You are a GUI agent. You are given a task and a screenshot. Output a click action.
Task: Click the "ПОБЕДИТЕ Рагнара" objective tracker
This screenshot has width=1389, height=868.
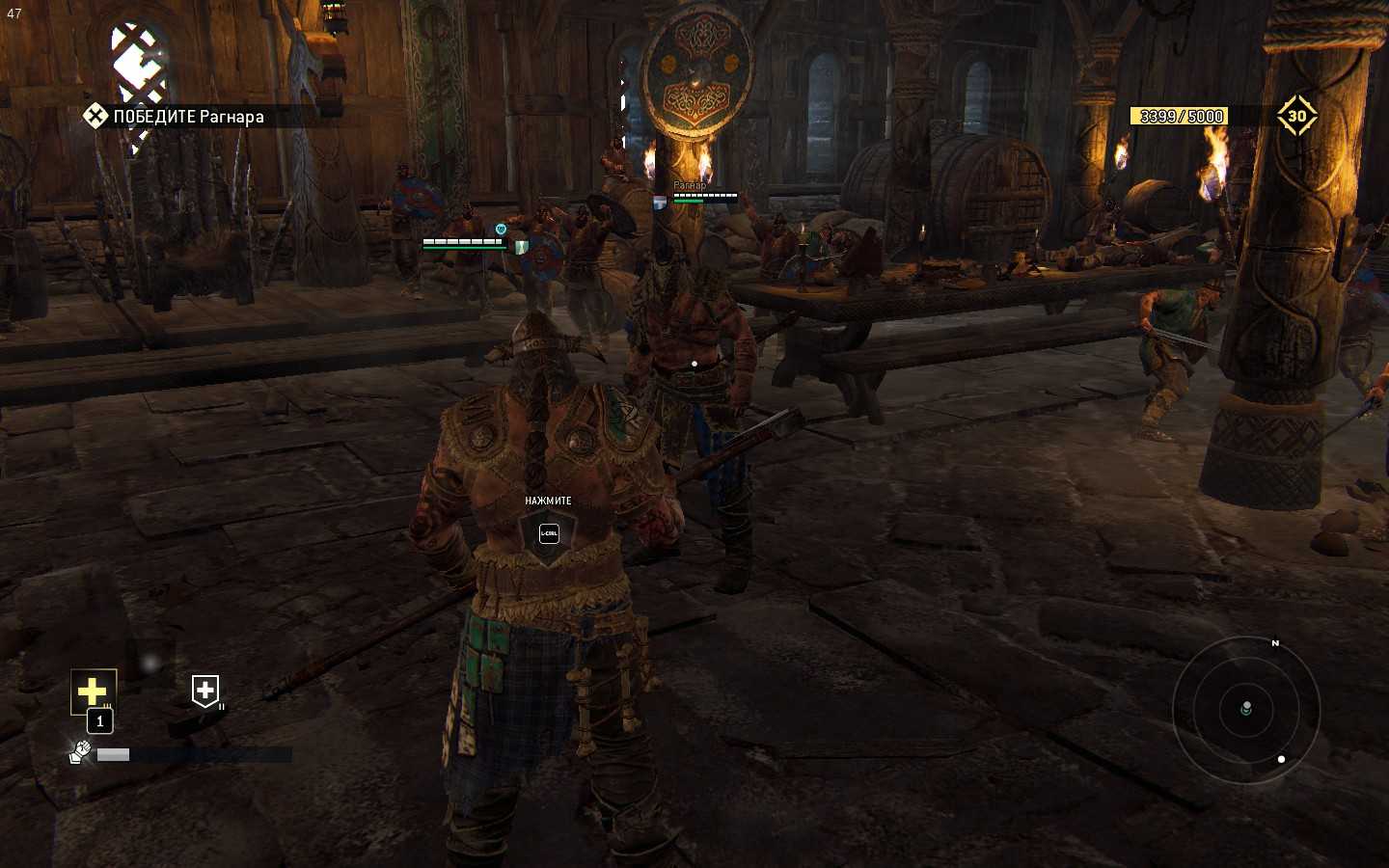click(176, 117)
